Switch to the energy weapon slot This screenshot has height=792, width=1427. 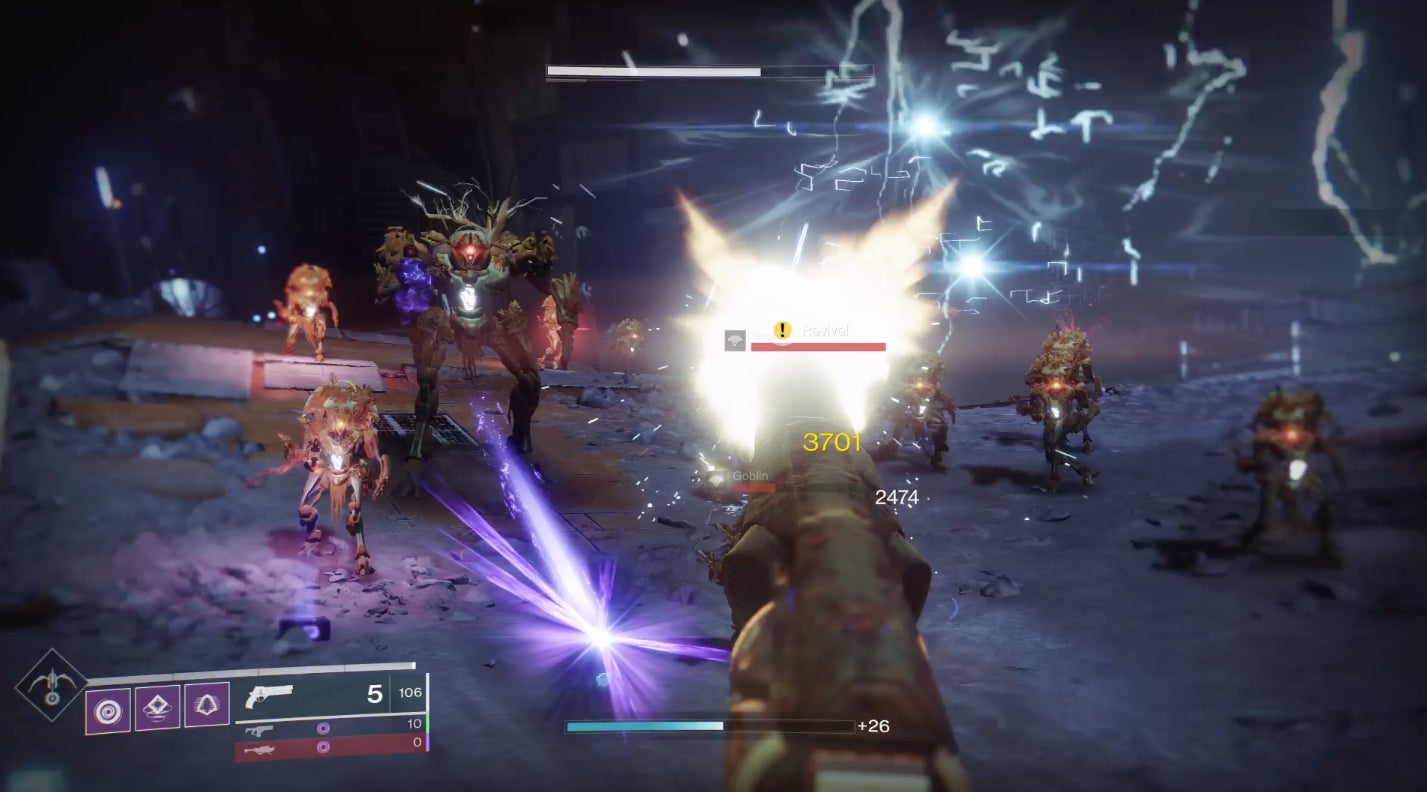pos(330,725)
